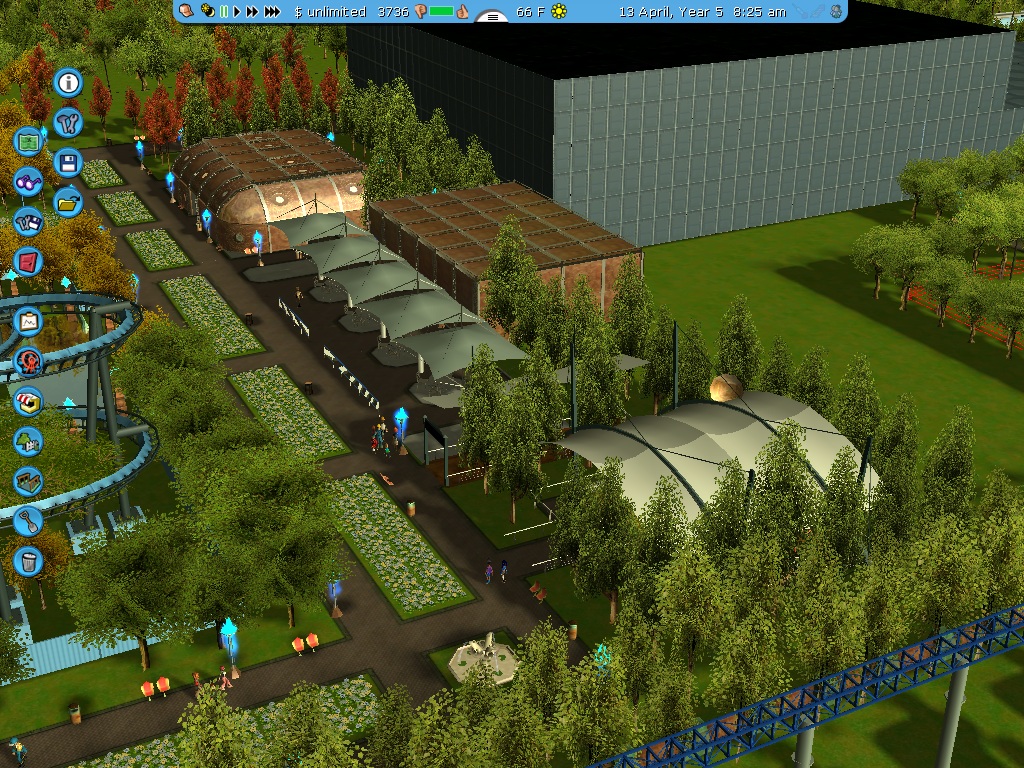This screenshot has width=1024, height=768.
Task: Open the tree and fence scenery menu
Action: (x=28, y=441)
